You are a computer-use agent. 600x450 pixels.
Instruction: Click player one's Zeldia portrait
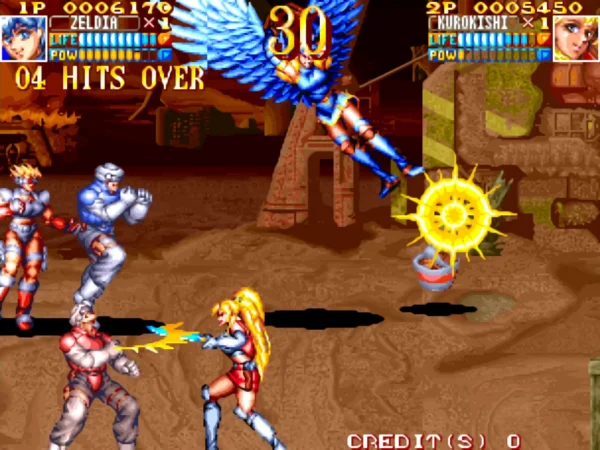click(x=23, y=38)
